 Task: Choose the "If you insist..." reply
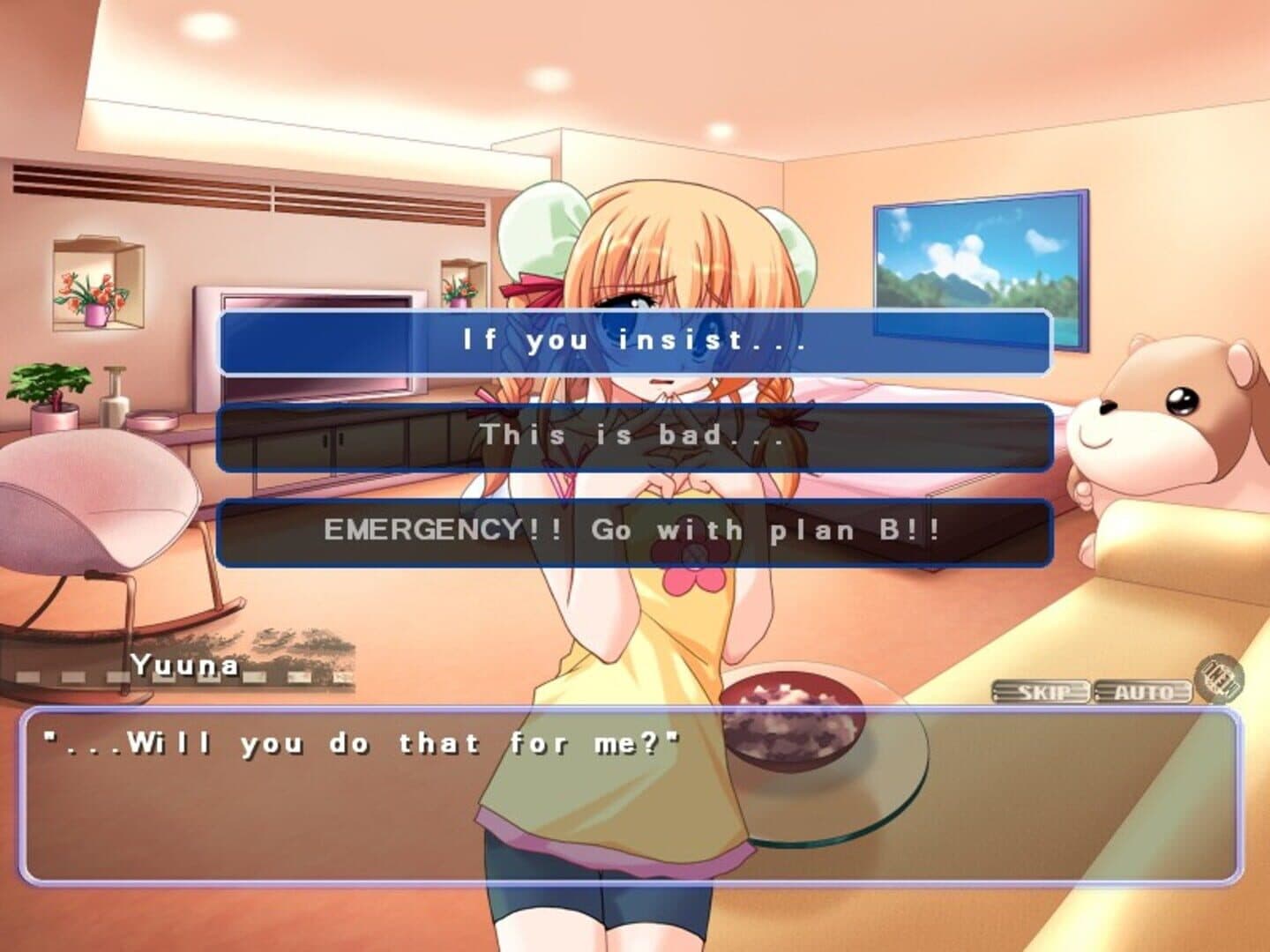(634, 342)
